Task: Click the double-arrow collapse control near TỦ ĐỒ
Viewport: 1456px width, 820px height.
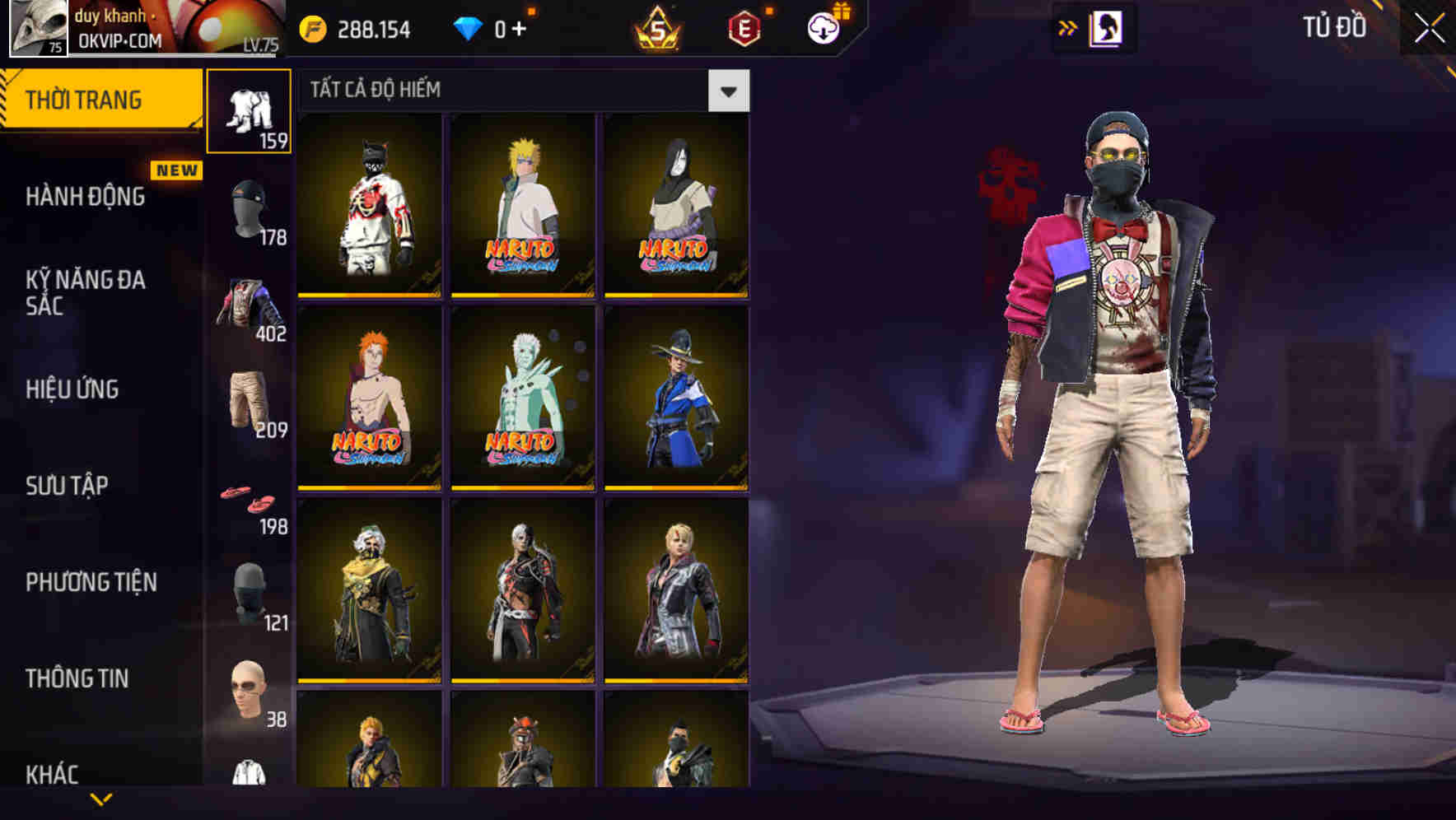Action: 1067,27
